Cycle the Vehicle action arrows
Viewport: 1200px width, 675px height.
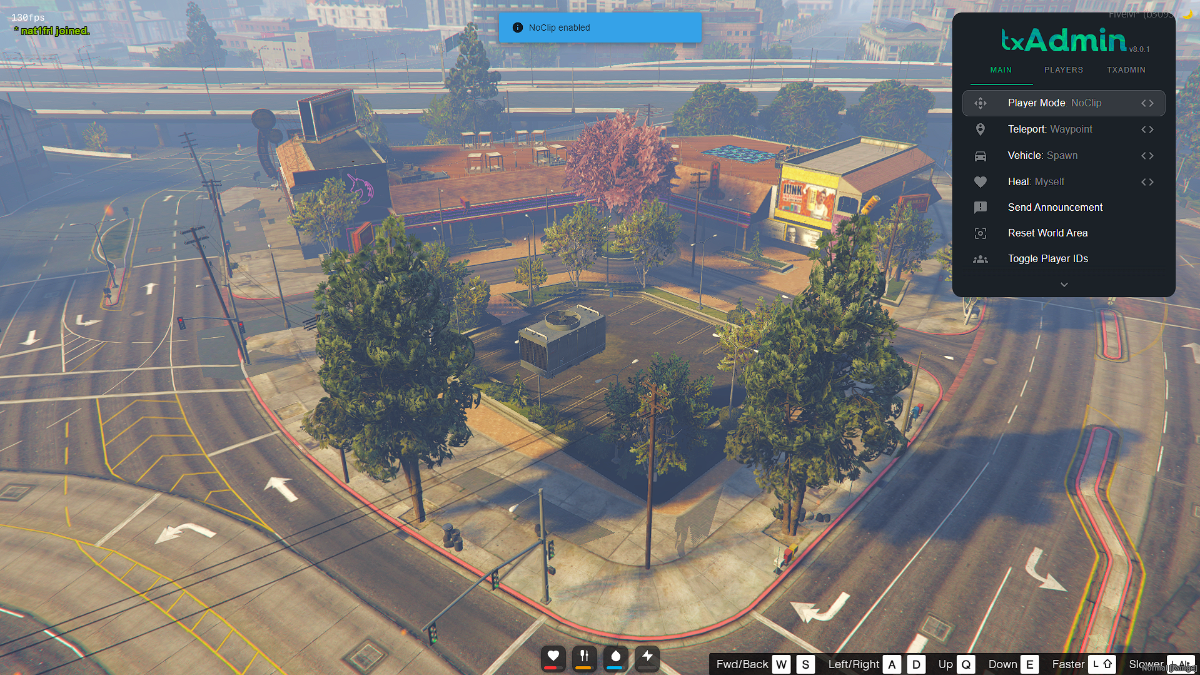click(x=1147, y=156)
